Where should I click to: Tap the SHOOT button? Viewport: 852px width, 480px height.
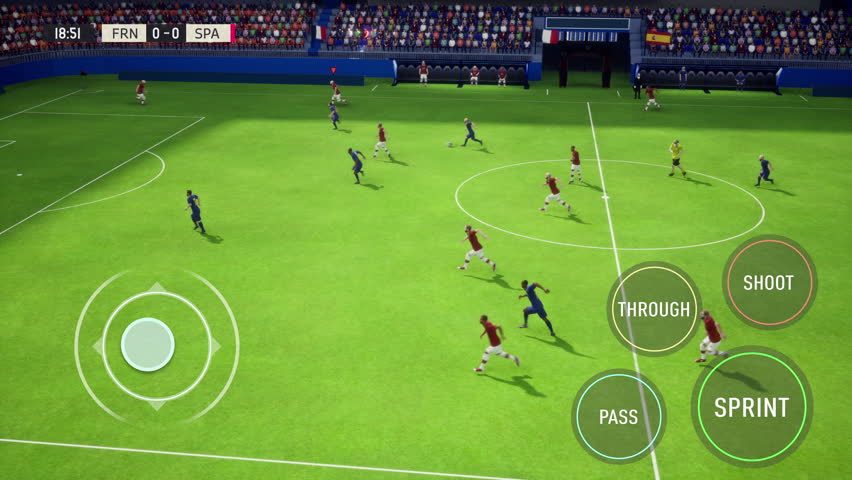768,283
